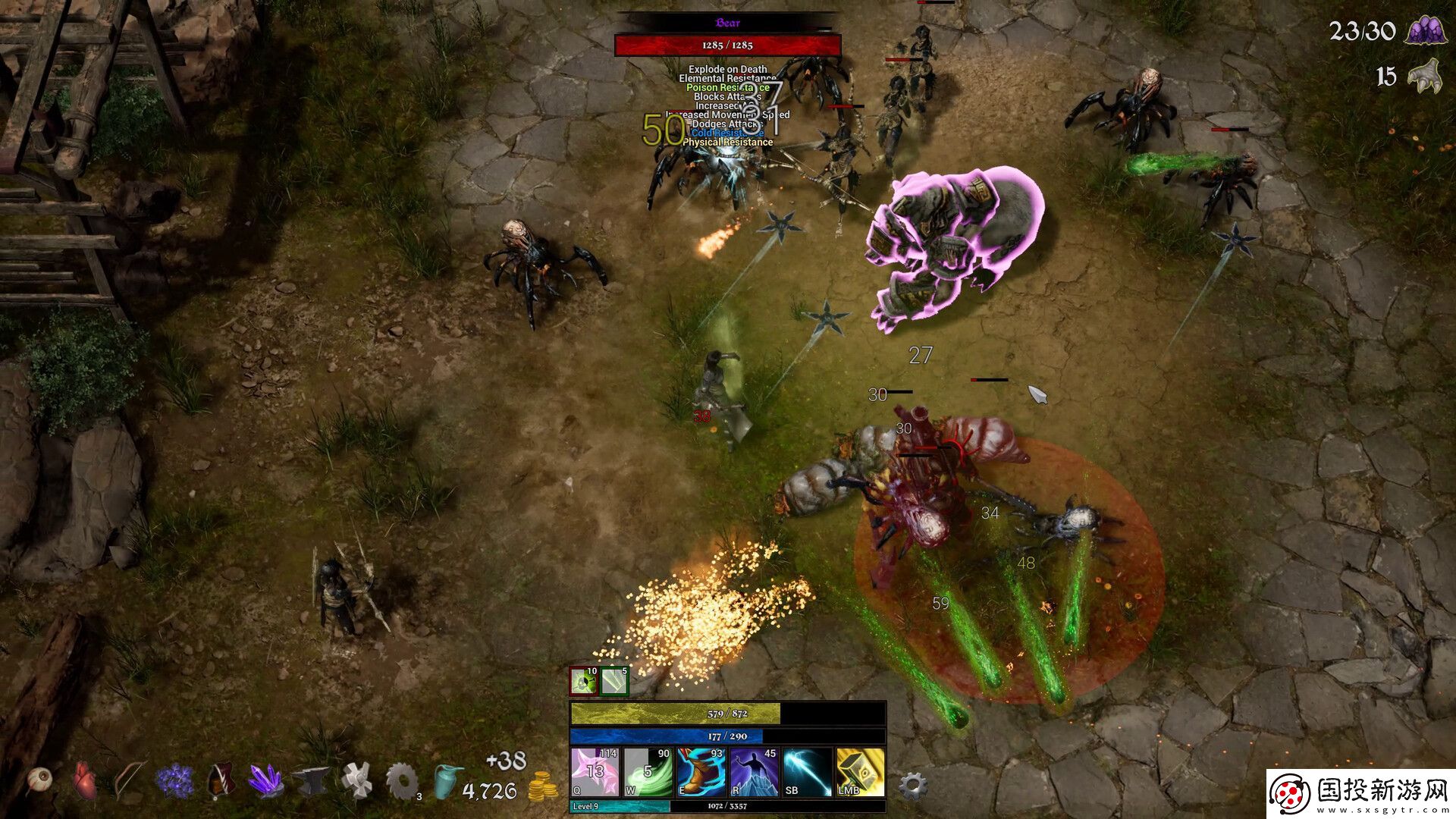Viewport: 1456px width, 819px height.
Task: Click the heart resource icon
Action: [83, 780]
